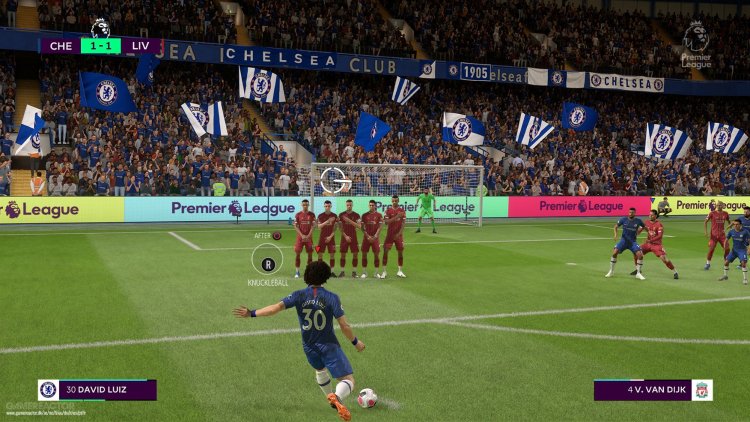750x422 pixels.
Task: Click the Premier League watermark logo
Action: tap(696, 45)
